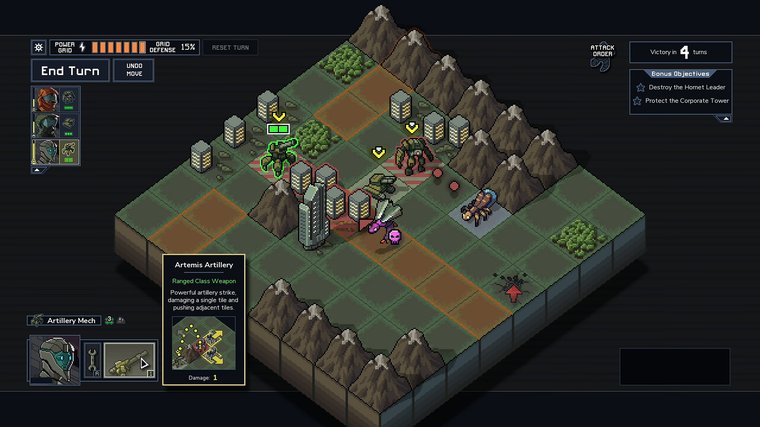Screen dimensions: 760x427
Task: Show the Attack Order
Action: click(x=600, y=55)
